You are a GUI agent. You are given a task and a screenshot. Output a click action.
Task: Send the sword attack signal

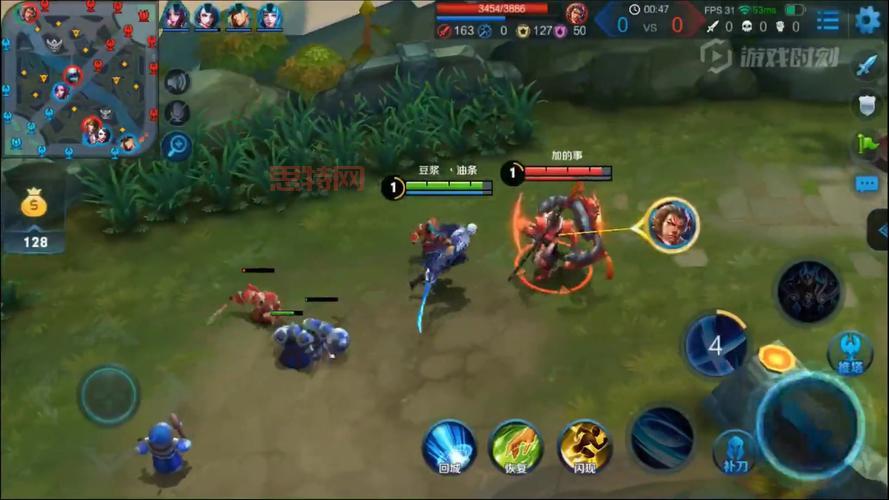[866, 66]
